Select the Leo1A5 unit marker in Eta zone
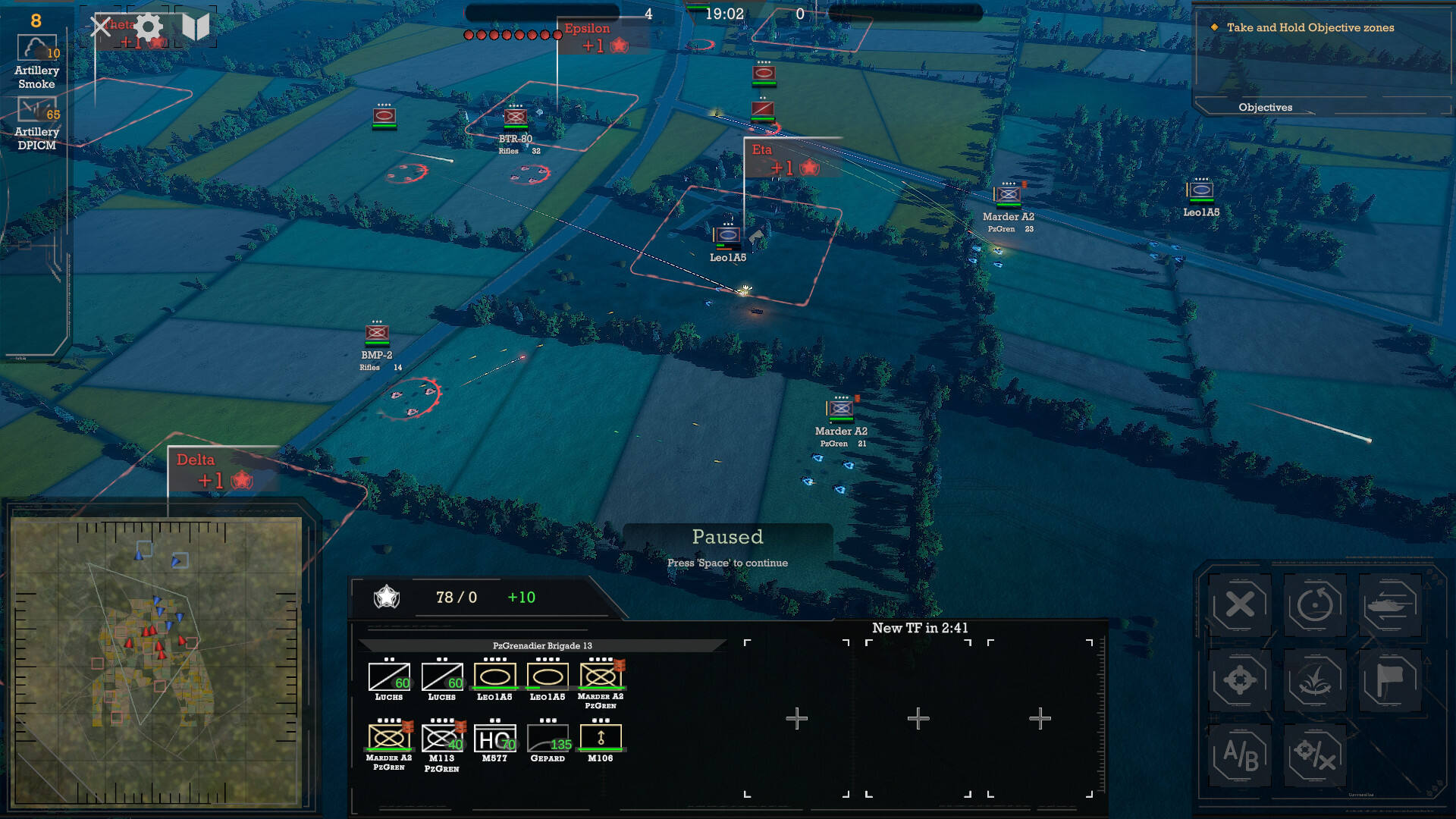 [727, 236]
